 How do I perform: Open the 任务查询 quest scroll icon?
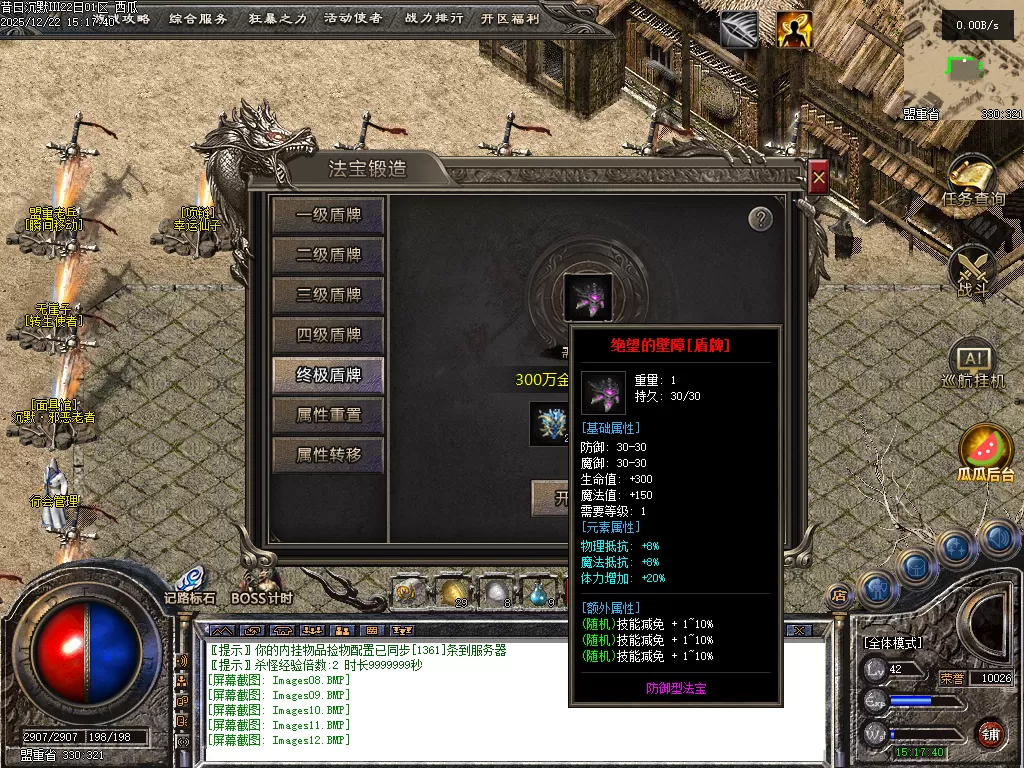click(x=972, y=180)
